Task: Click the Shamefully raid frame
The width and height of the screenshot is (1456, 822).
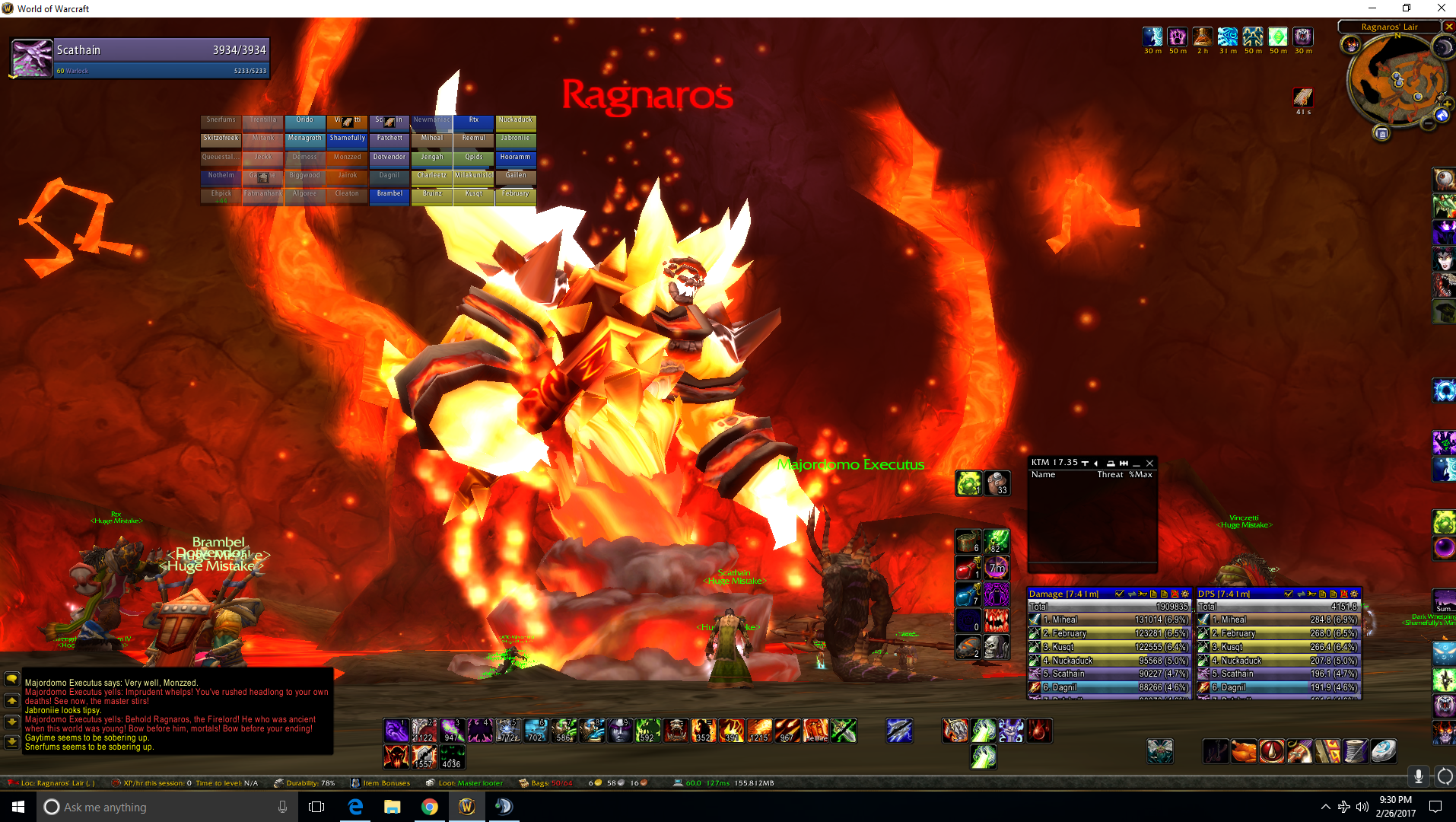Action: click(348, 139)
